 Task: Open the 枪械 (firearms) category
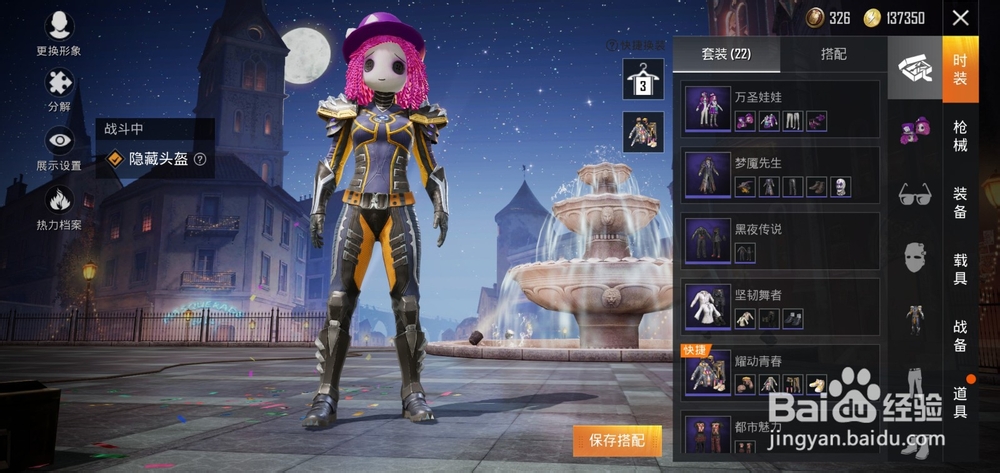960,136
